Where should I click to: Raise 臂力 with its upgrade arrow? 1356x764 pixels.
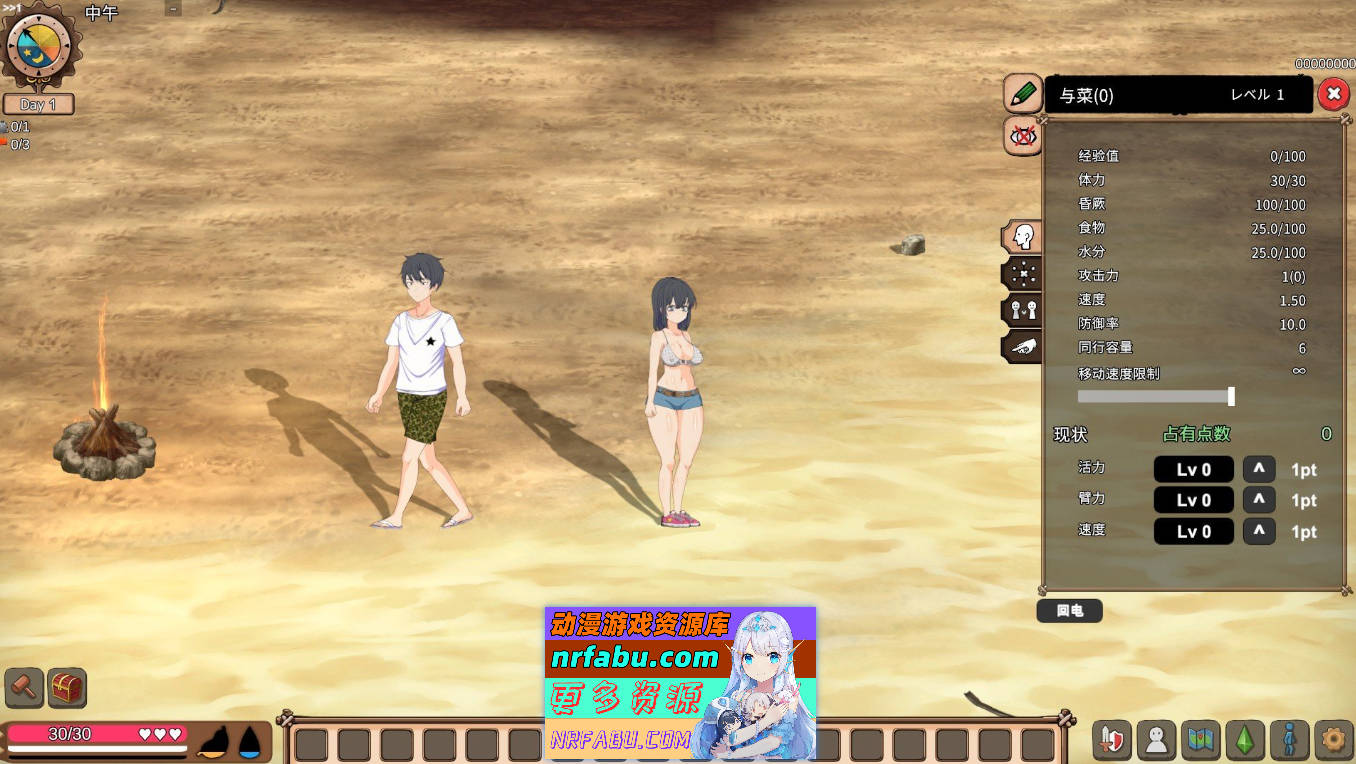(1259, 500)
